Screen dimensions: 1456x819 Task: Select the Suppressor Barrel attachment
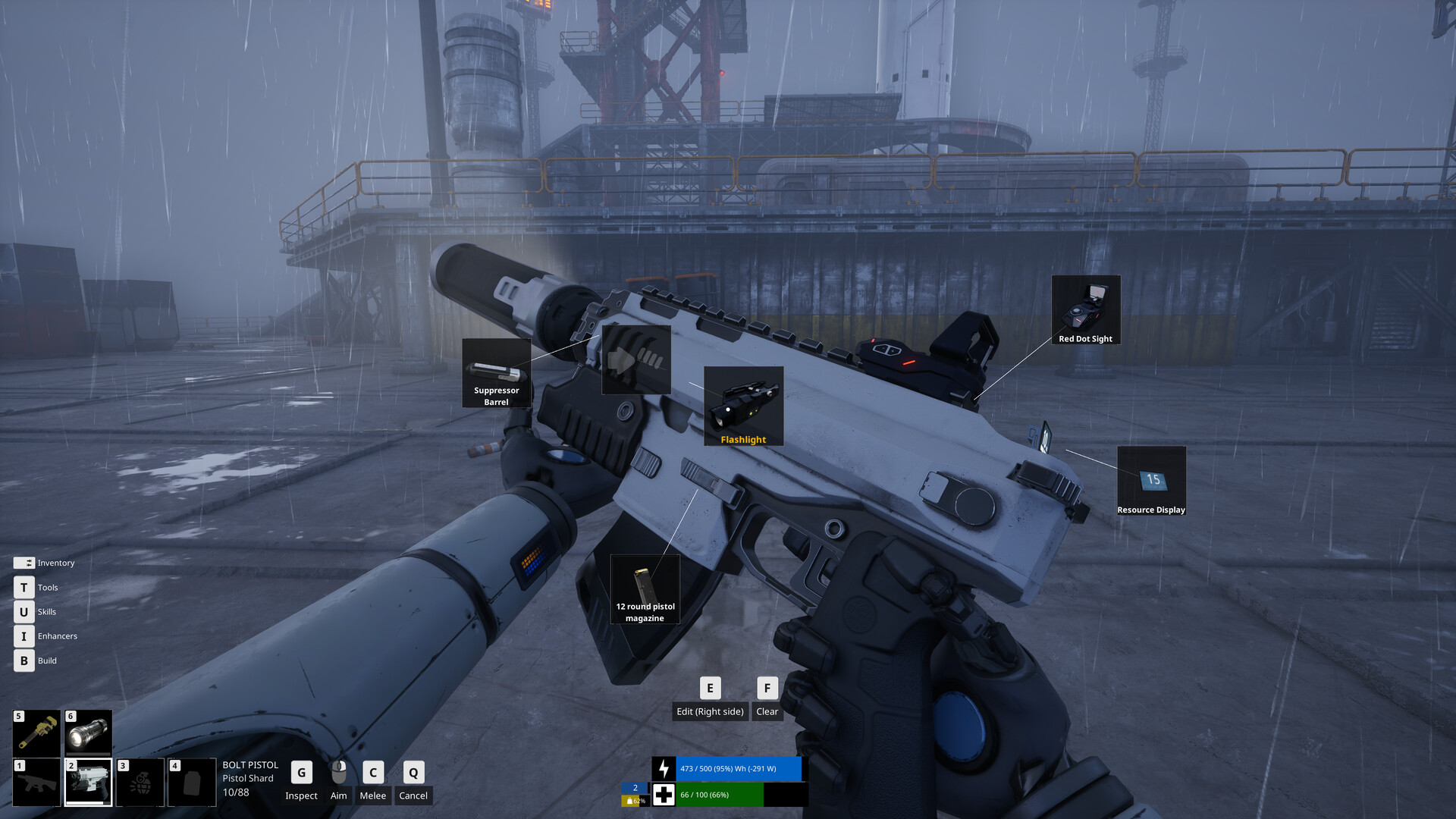click(497, 373)
